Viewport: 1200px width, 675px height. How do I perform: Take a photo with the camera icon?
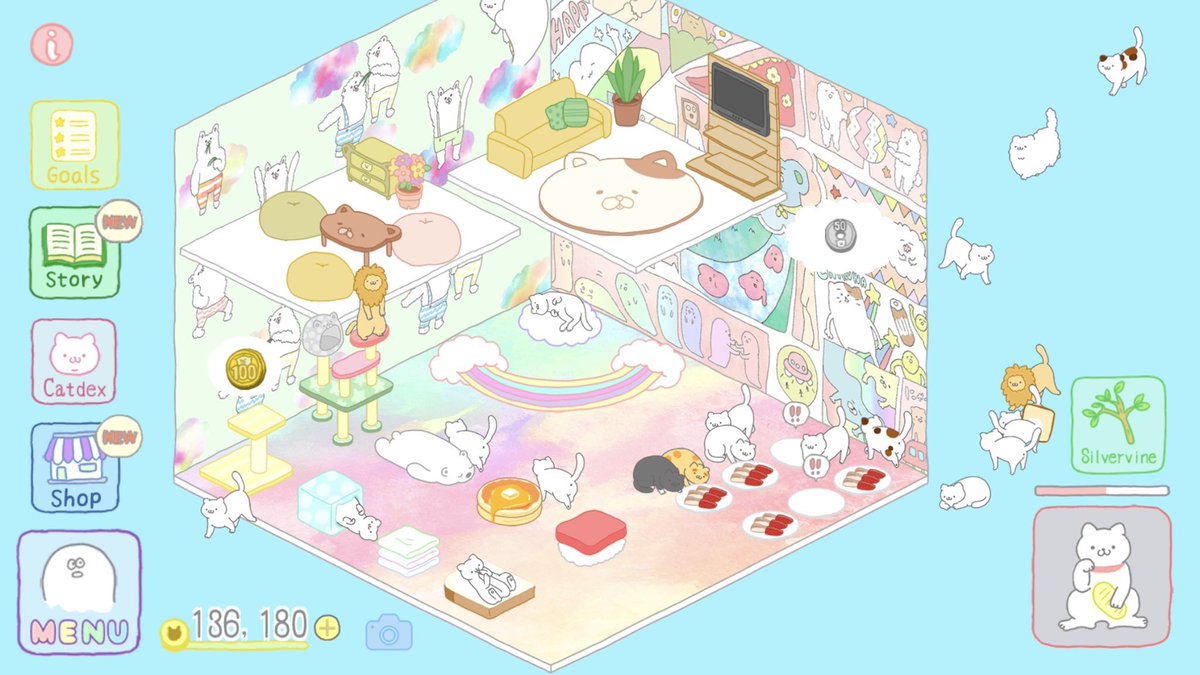[388, 631]
